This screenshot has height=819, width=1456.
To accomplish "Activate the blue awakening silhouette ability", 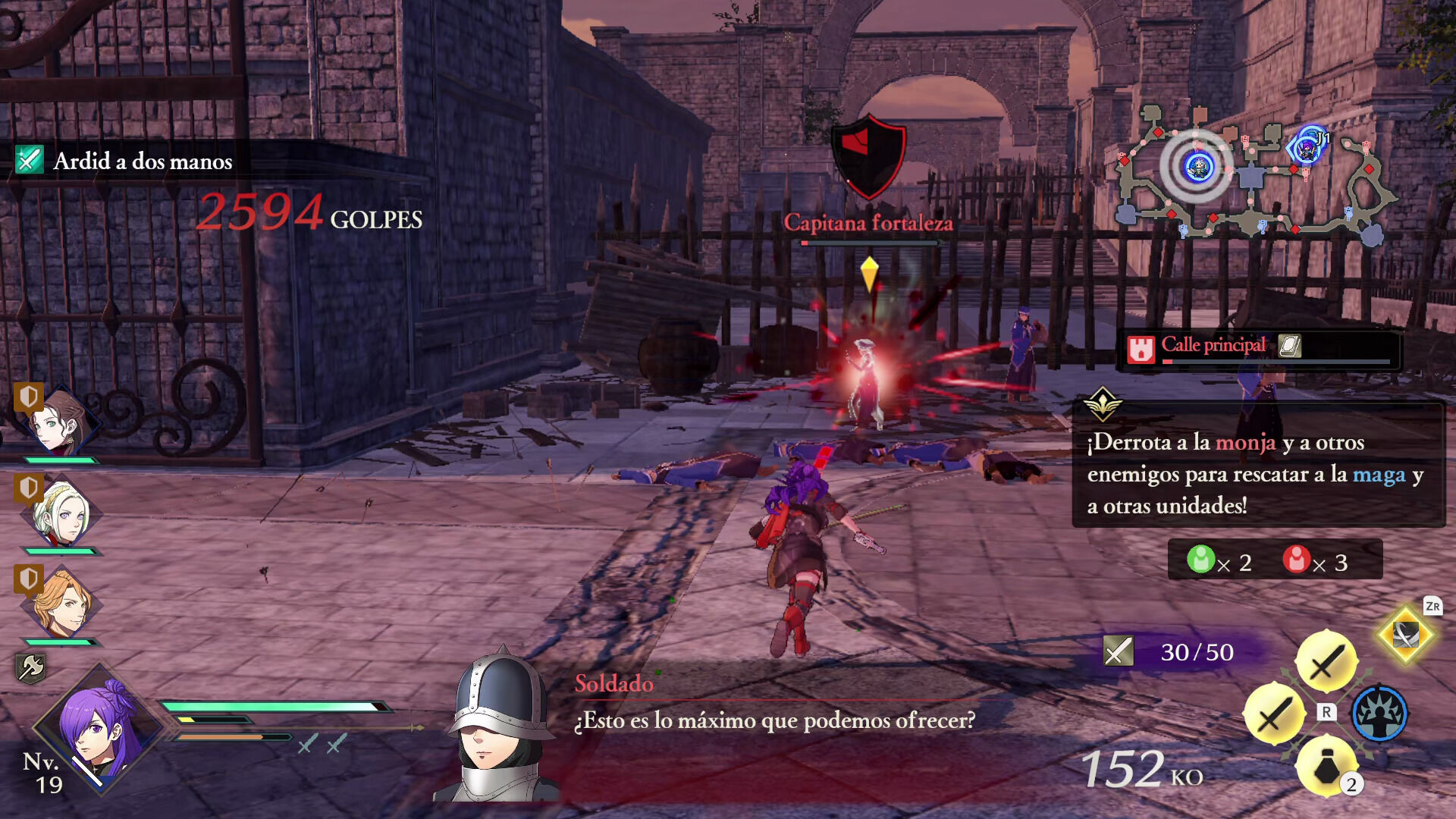I will (1380, 713).
